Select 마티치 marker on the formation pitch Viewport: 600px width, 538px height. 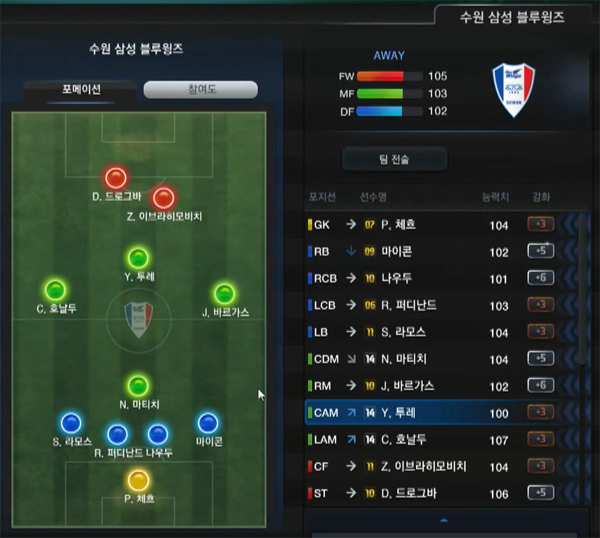[x=138, y=385]
